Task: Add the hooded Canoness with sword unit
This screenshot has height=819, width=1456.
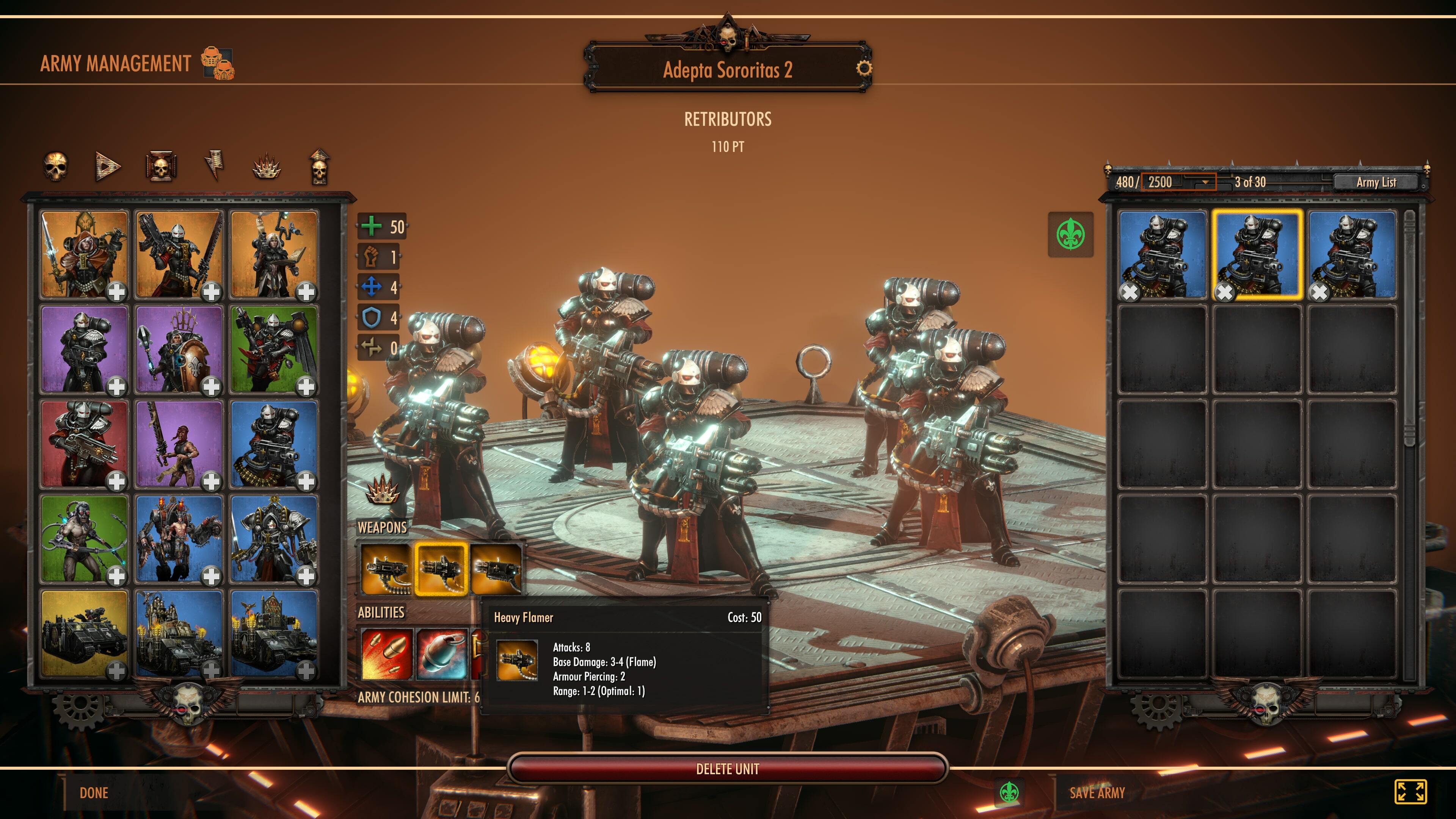Action: [x=116, y=292]
